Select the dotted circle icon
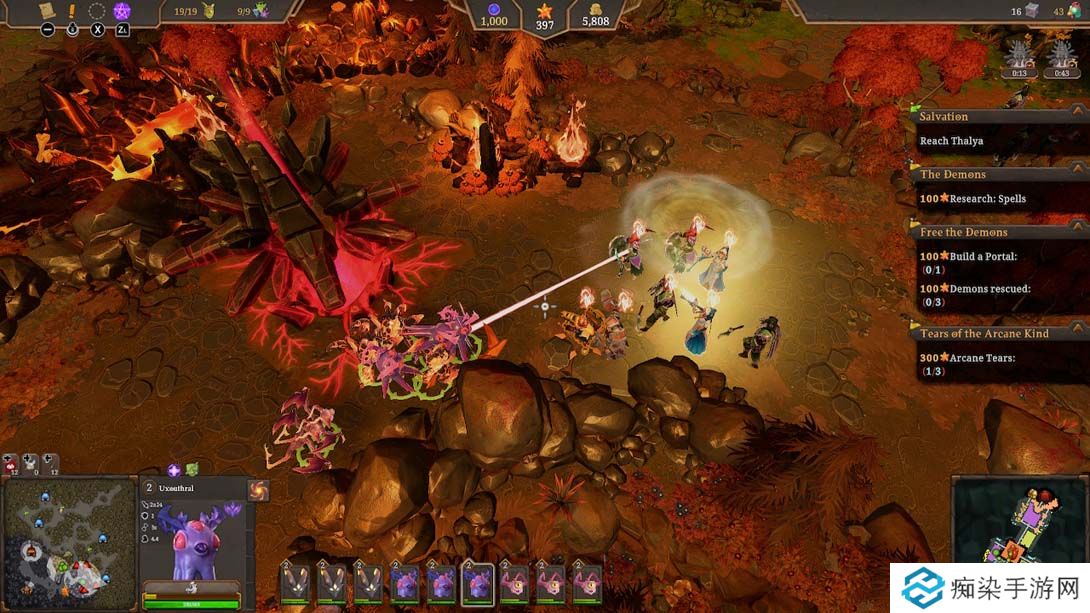 pyautogui.click(x=97, y=11)
